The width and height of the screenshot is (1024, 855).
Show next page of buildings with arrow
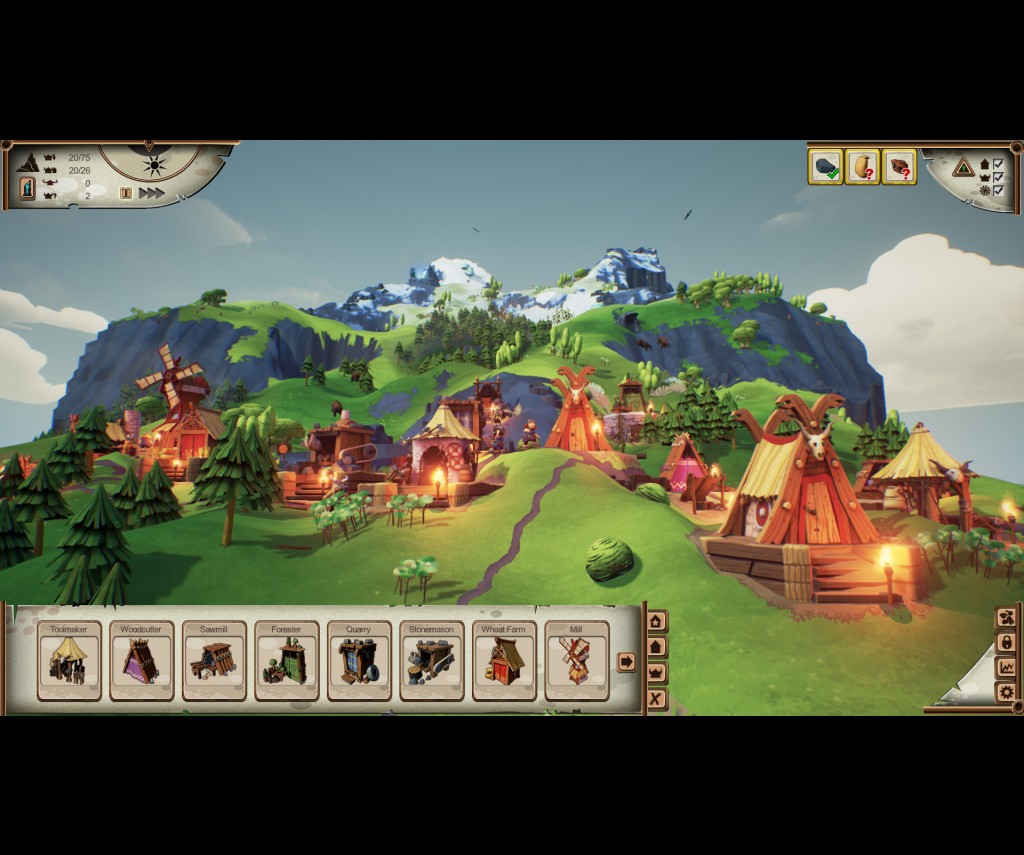(x=627, y=661)
